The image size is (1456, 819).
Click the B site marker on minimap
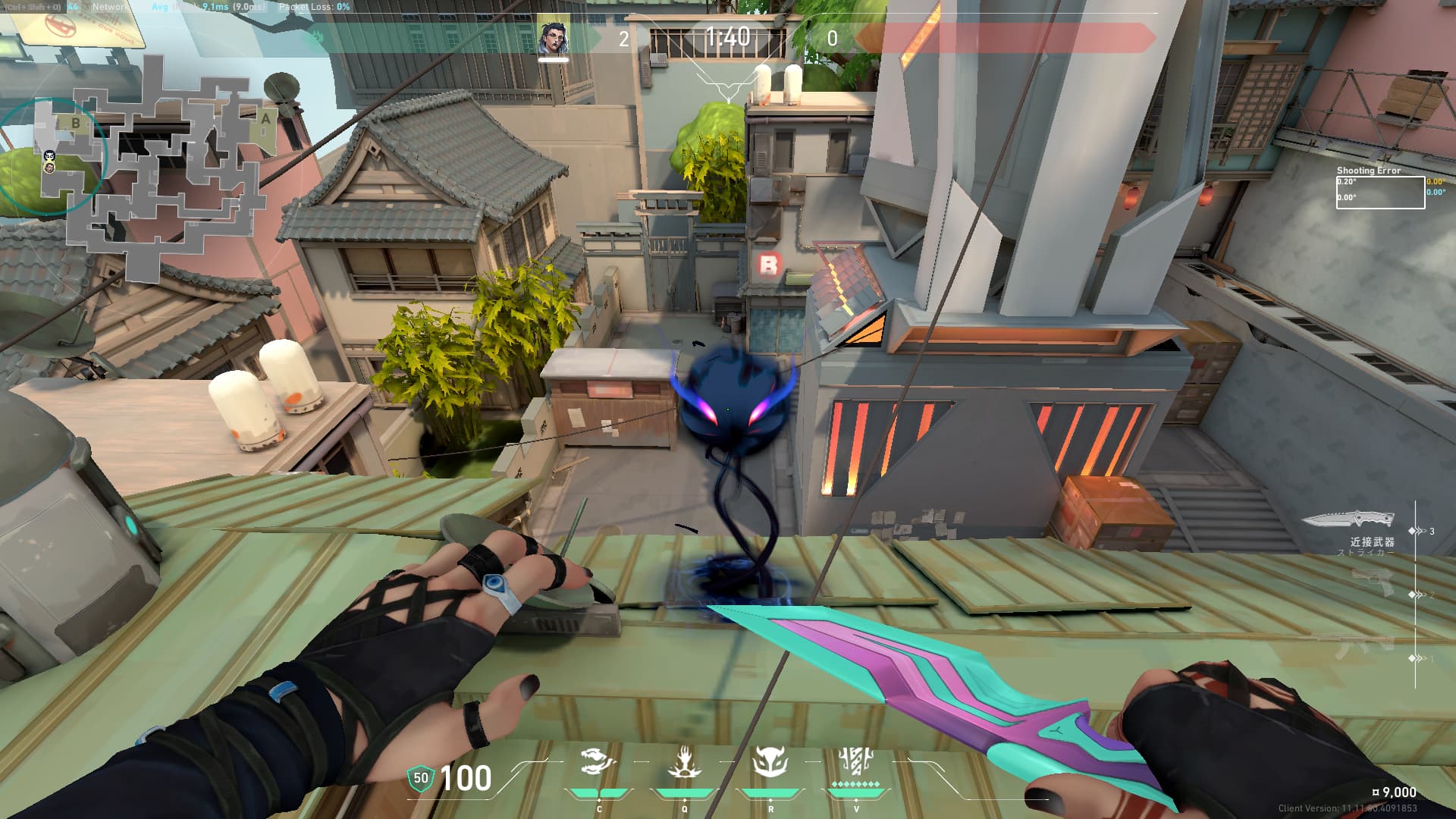pyautogui.click(x=75, y=123)
